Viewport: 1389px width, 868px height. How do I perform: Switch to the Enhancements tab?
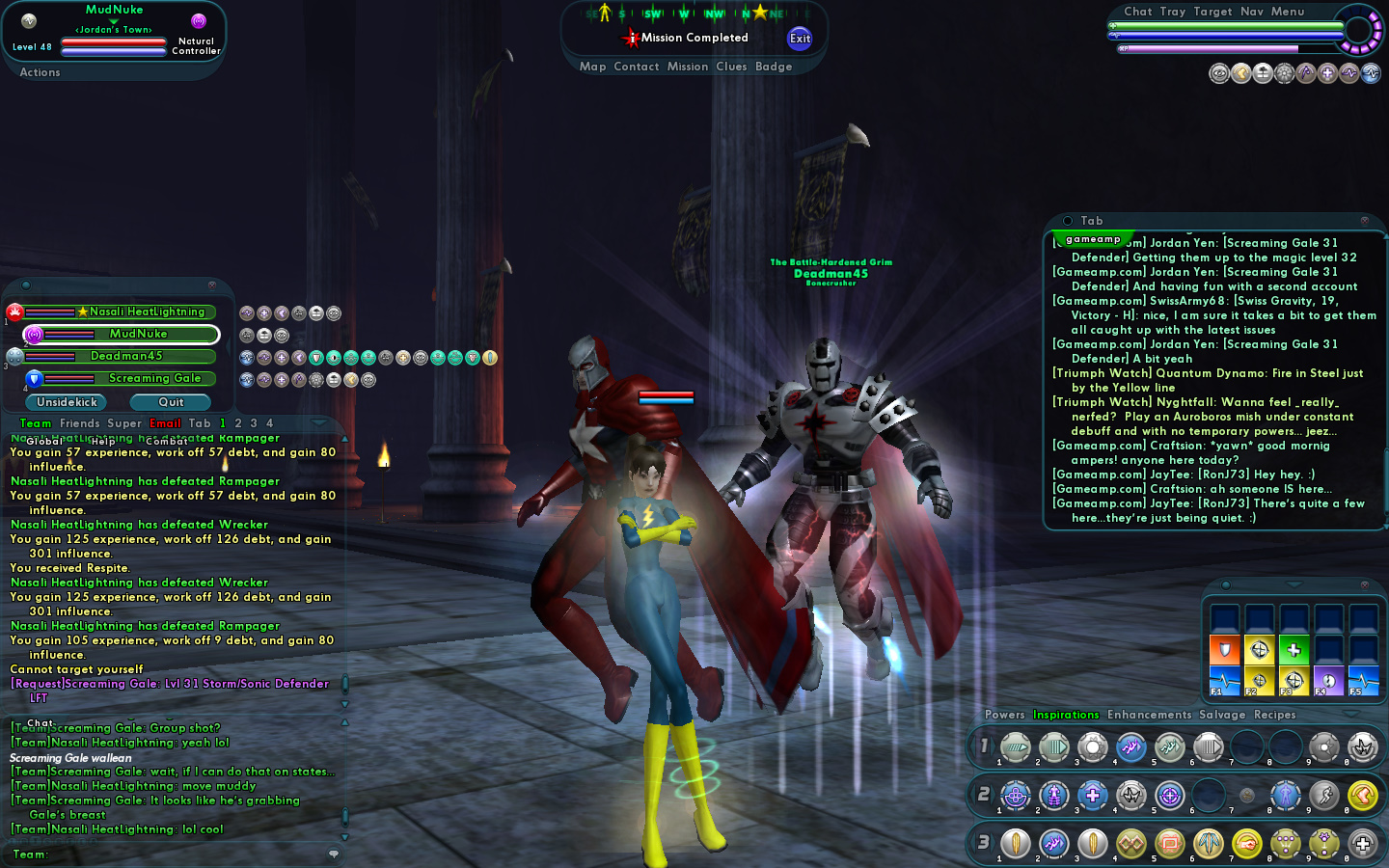click(1149, 715)
